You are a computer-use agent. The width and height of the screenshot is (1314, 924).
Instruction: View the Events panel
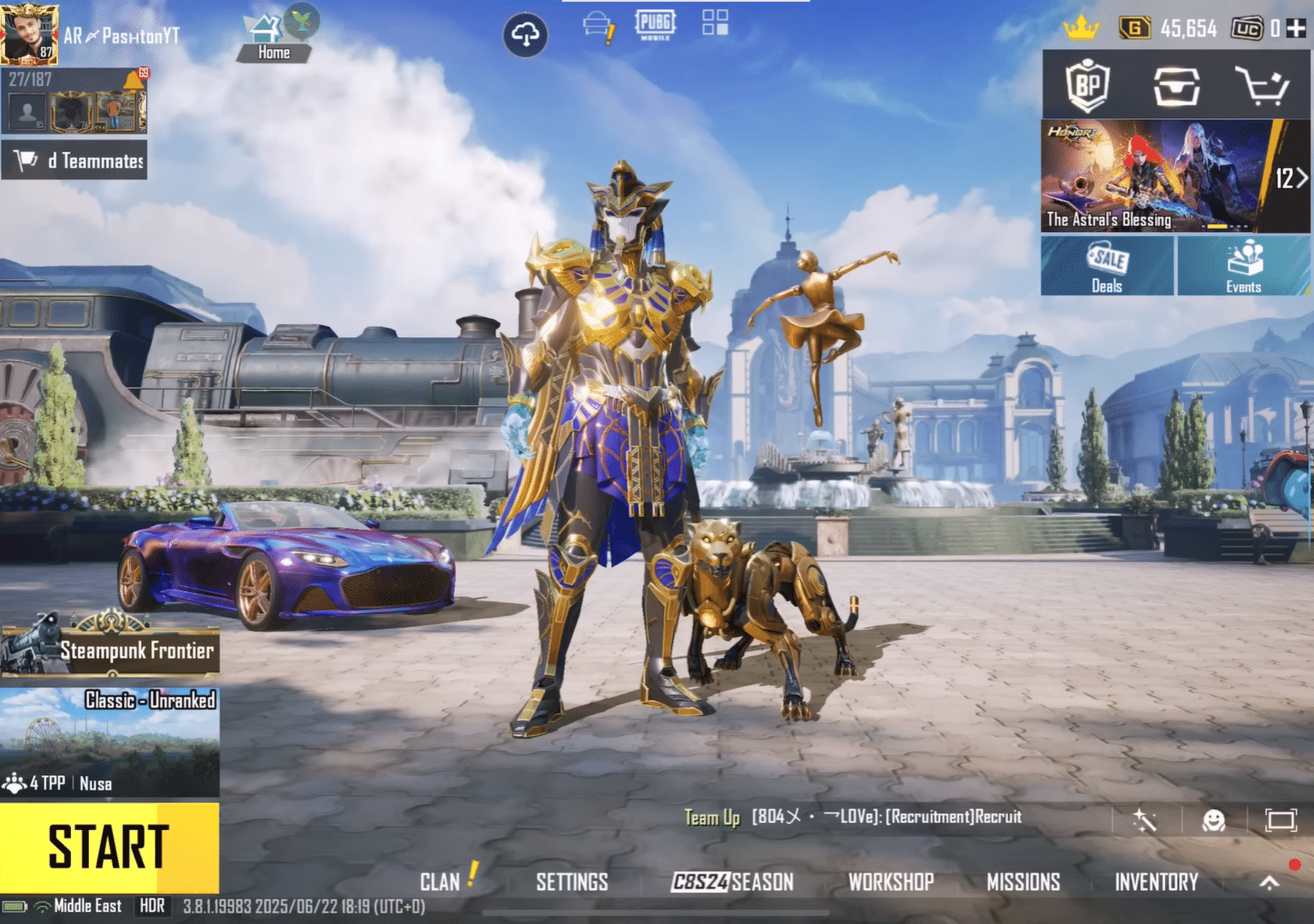(x=1243, y=266)
